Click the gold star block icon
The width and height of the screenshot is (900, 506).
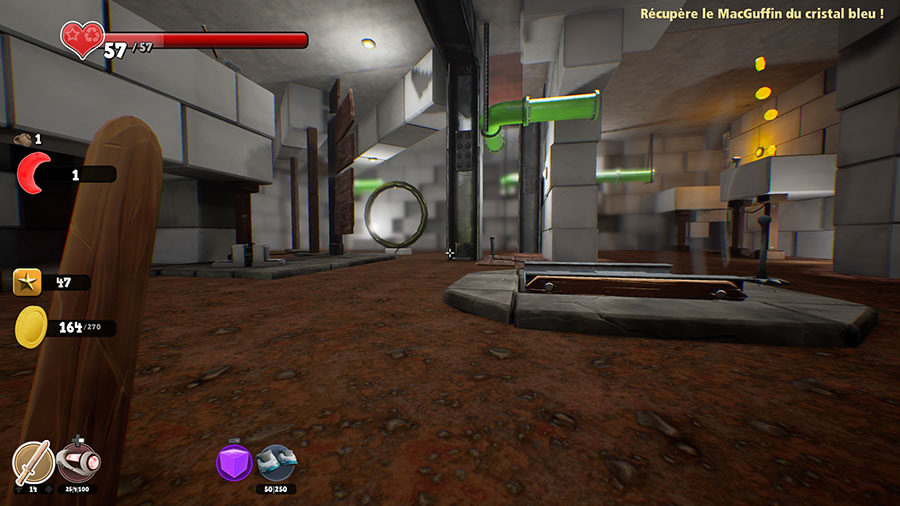pyautogui.click(x=28, y=283)
